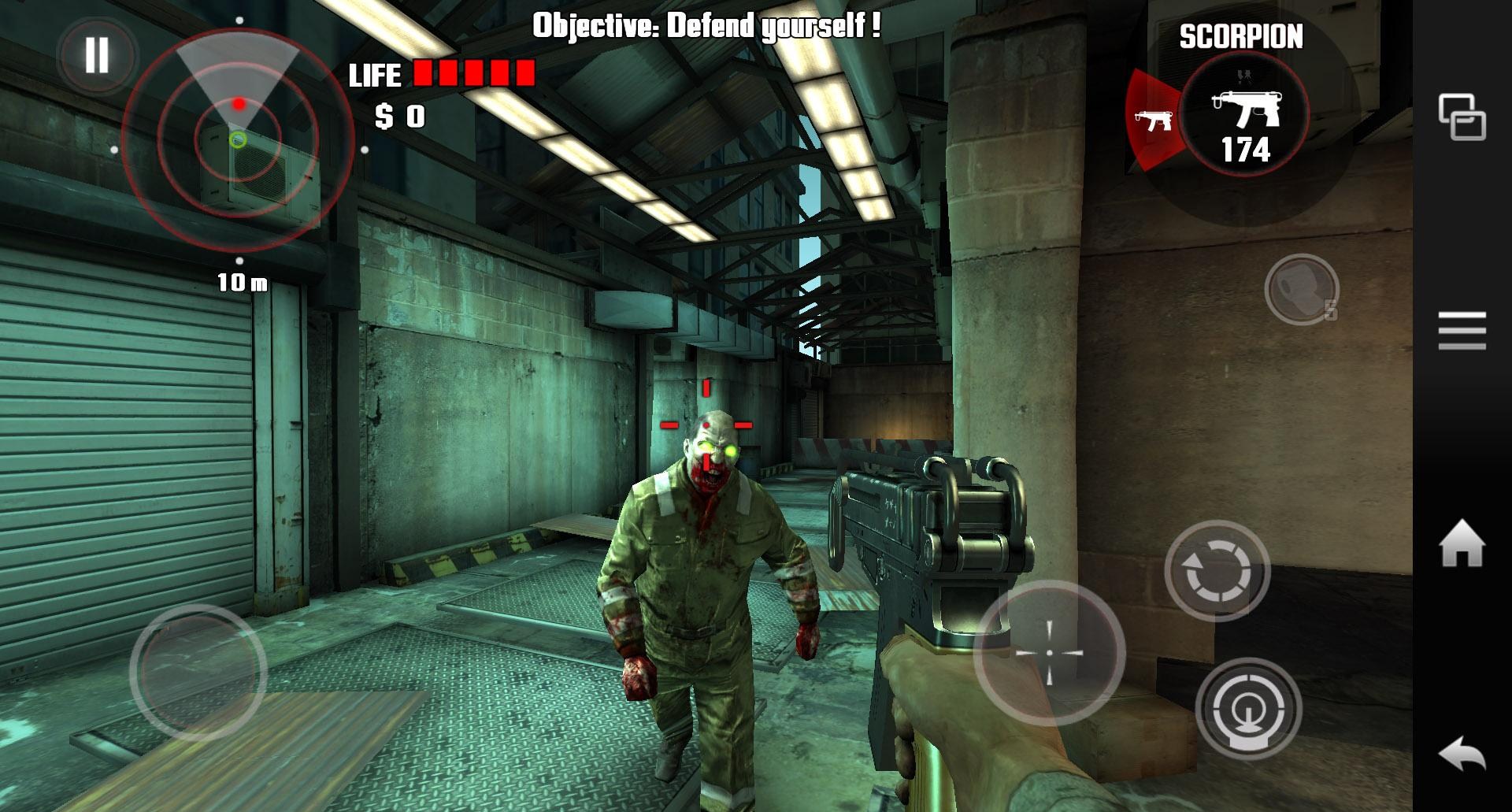
Task: Use the bandage item button
Action: [x=1301, y=290]
